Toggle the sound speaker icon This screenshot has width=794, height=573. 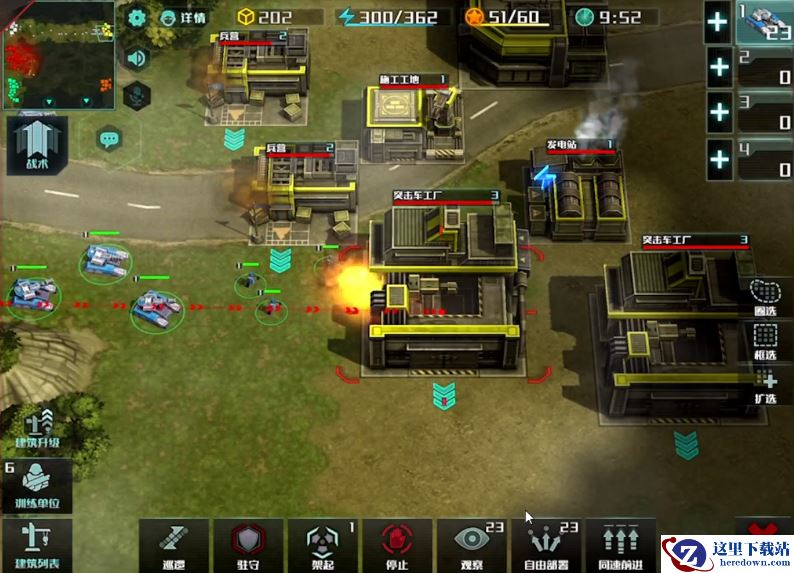pos(137,57)
